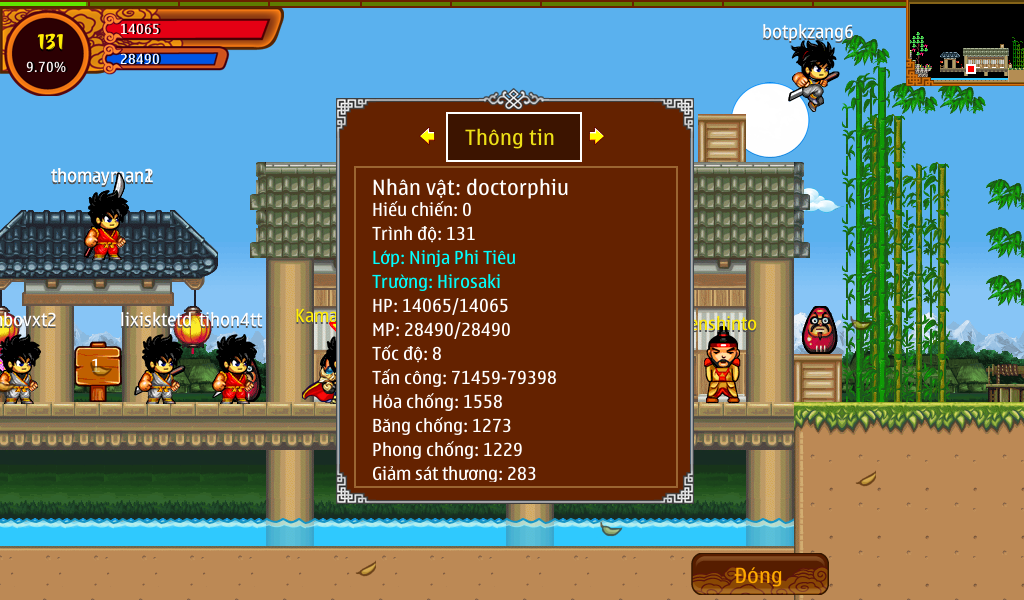
Task: Go to next tab with right arrow
Action: 597,136
